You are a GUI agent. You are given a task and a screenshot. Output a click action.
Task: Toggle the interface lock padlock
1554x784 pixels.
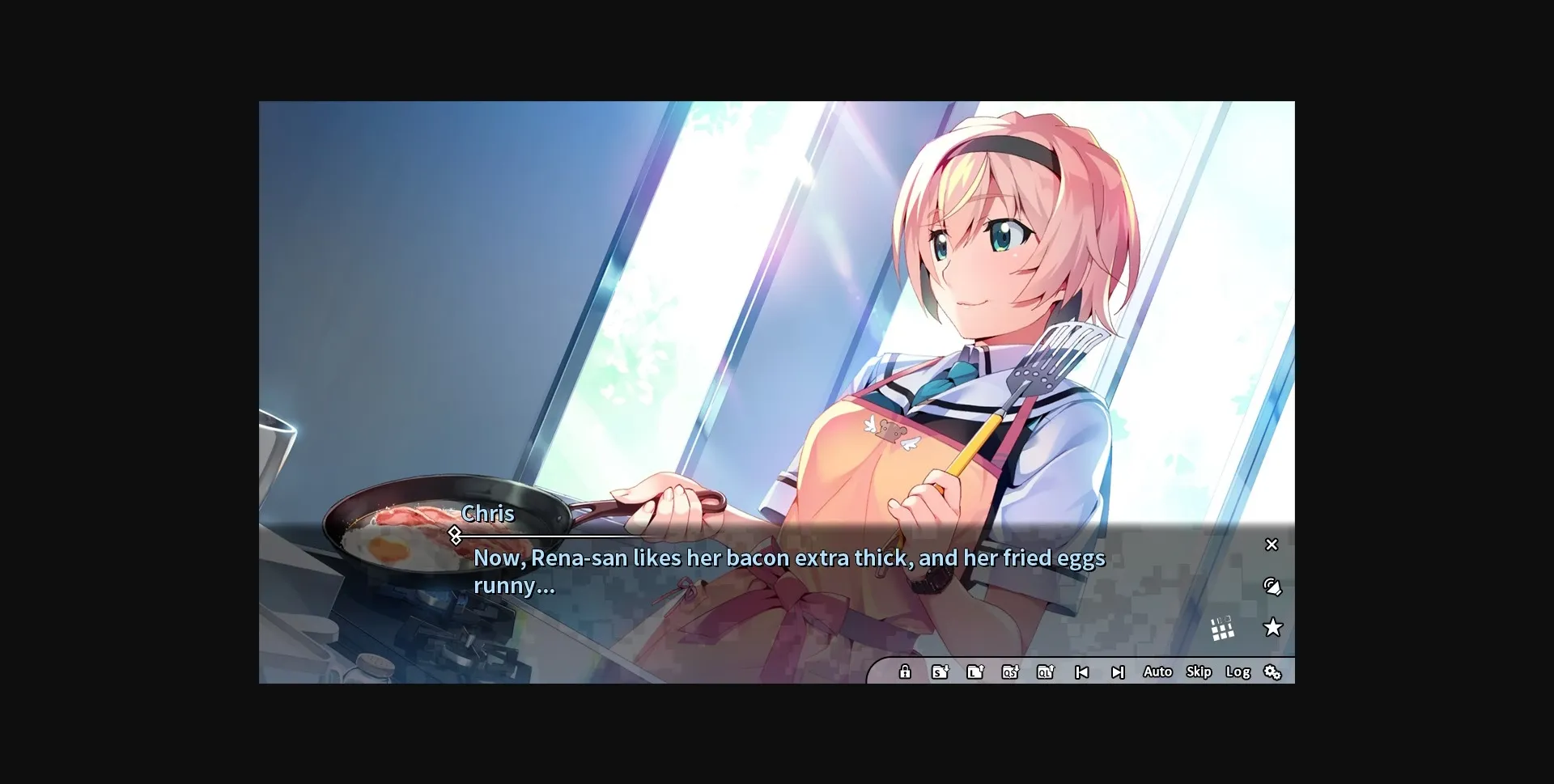point(904,672)
